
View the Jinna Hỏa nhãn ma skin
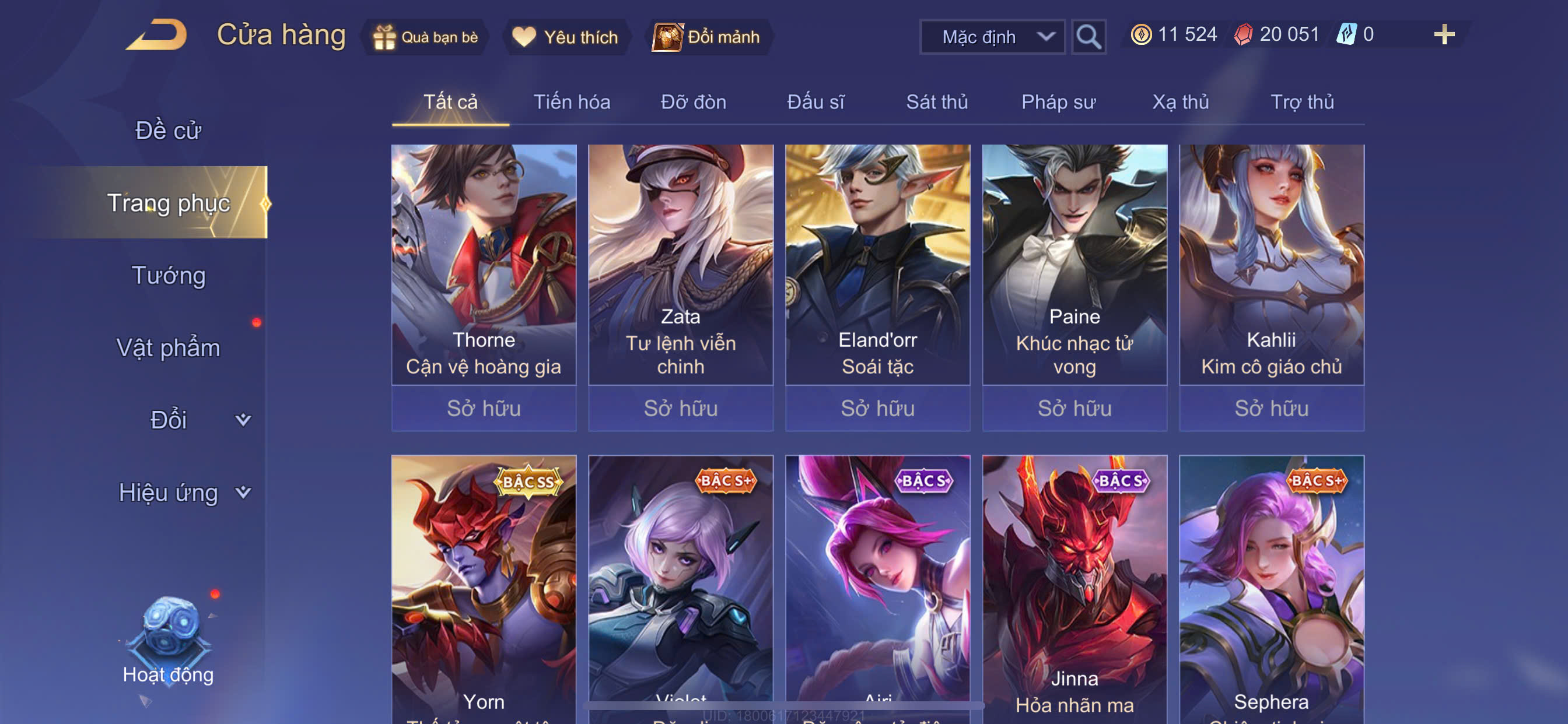(x=1074, y=584)
